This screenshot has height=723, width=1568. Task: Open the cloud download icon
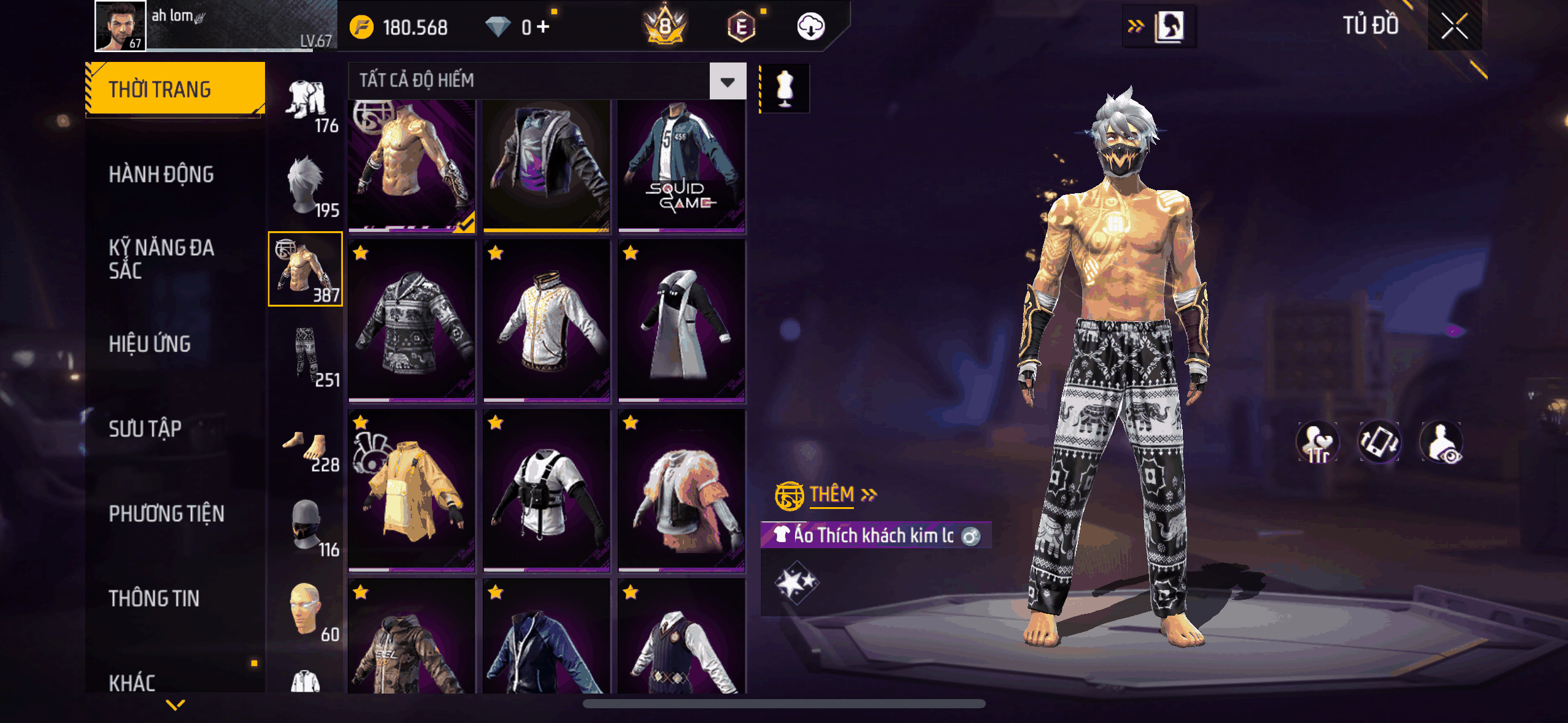tap(810, 27)
